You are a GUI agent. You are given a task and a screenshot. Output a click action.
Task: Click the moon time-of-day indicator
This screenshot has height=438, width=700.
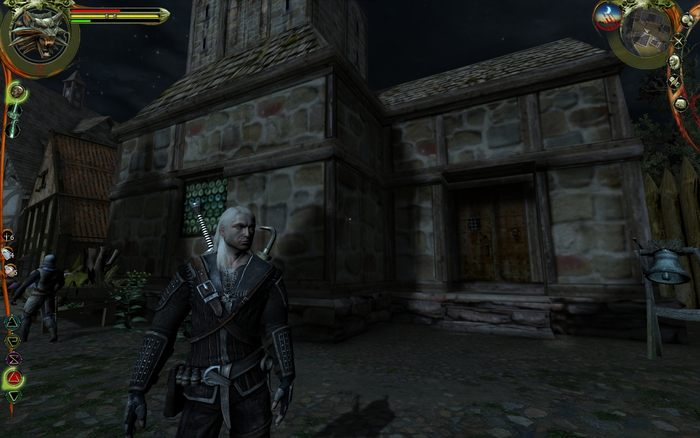point(608,14)
